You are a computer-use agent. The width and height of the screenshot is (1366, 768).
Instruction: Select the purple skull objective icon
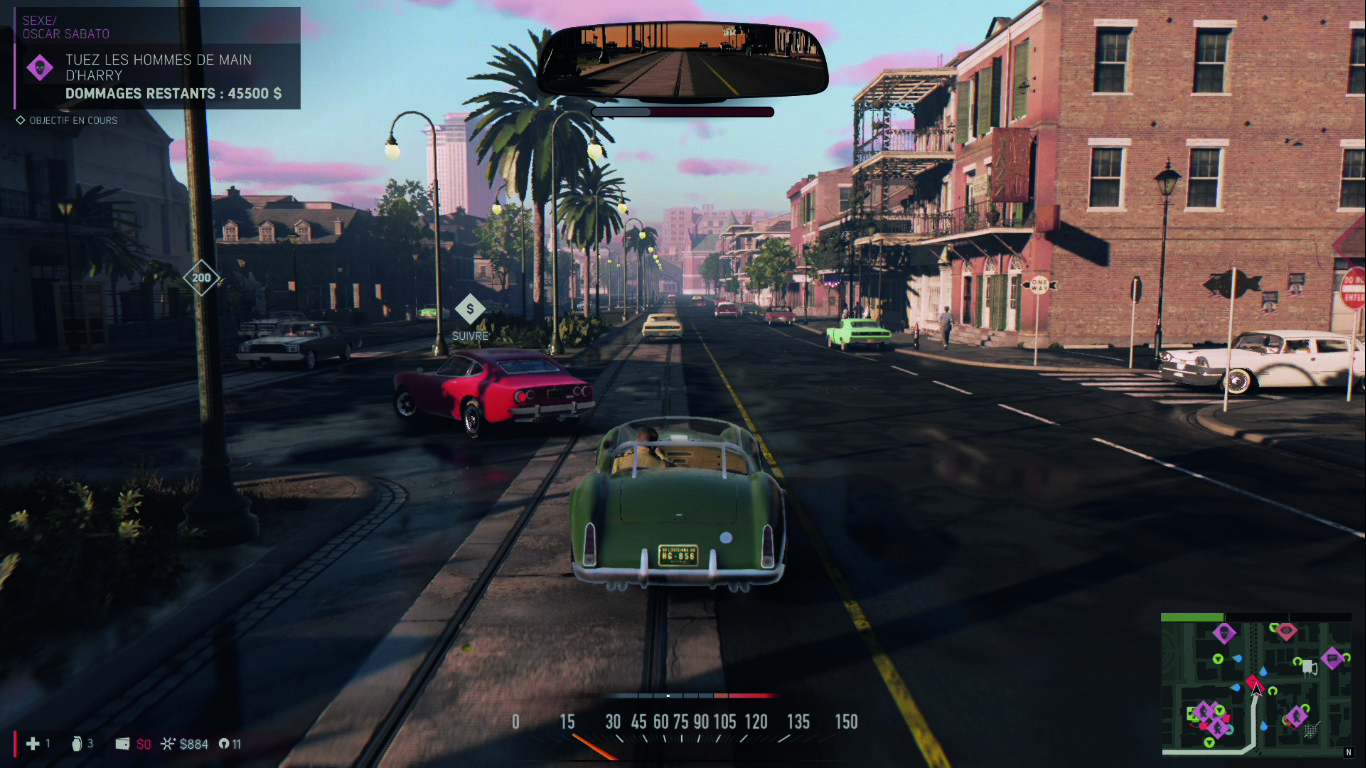40,68
